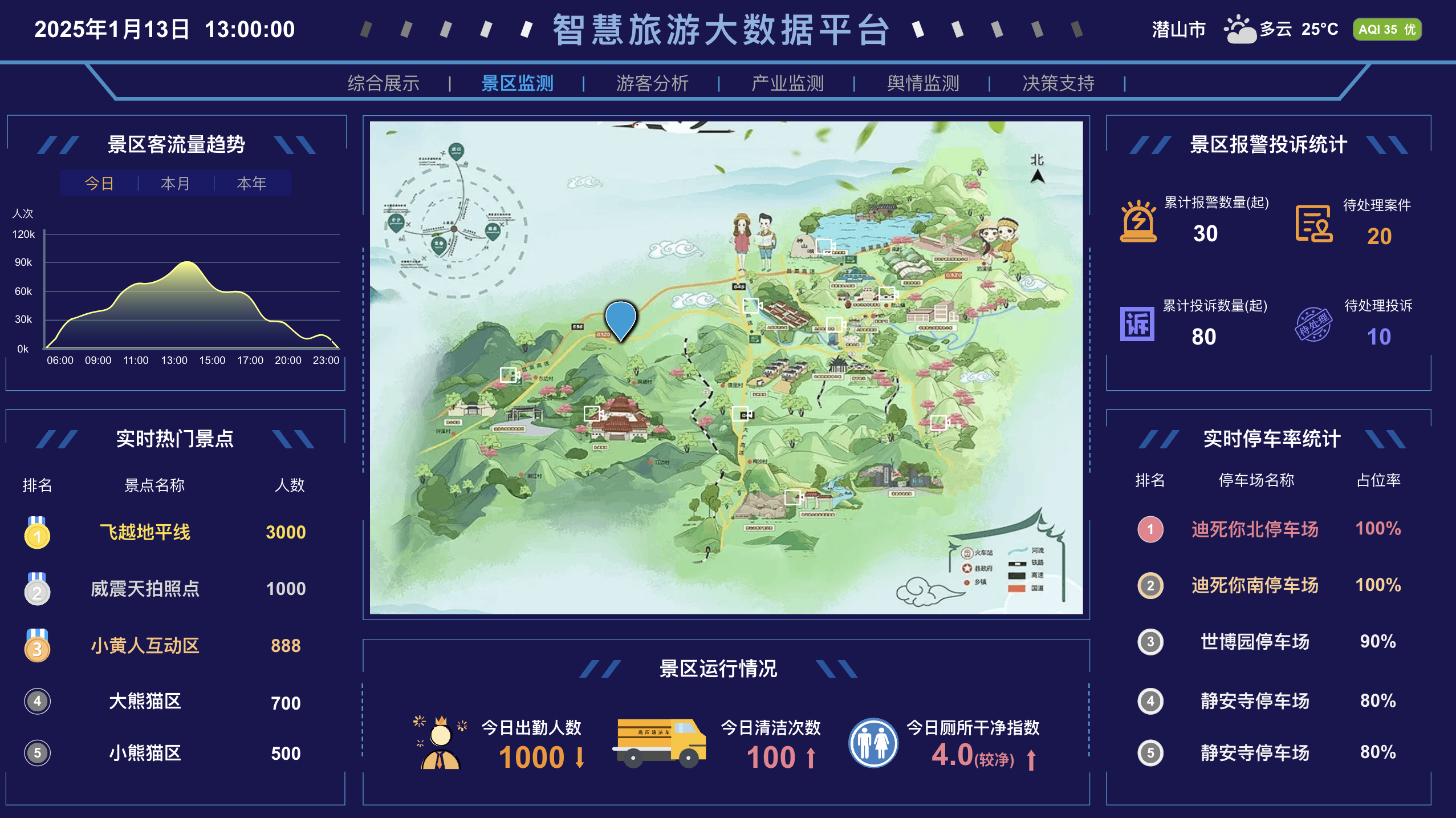Image resolution: width=1456 pixels, height=818 pixels.
Task: Select the 决策支持 navigation item
Action: click(1059, 83)
